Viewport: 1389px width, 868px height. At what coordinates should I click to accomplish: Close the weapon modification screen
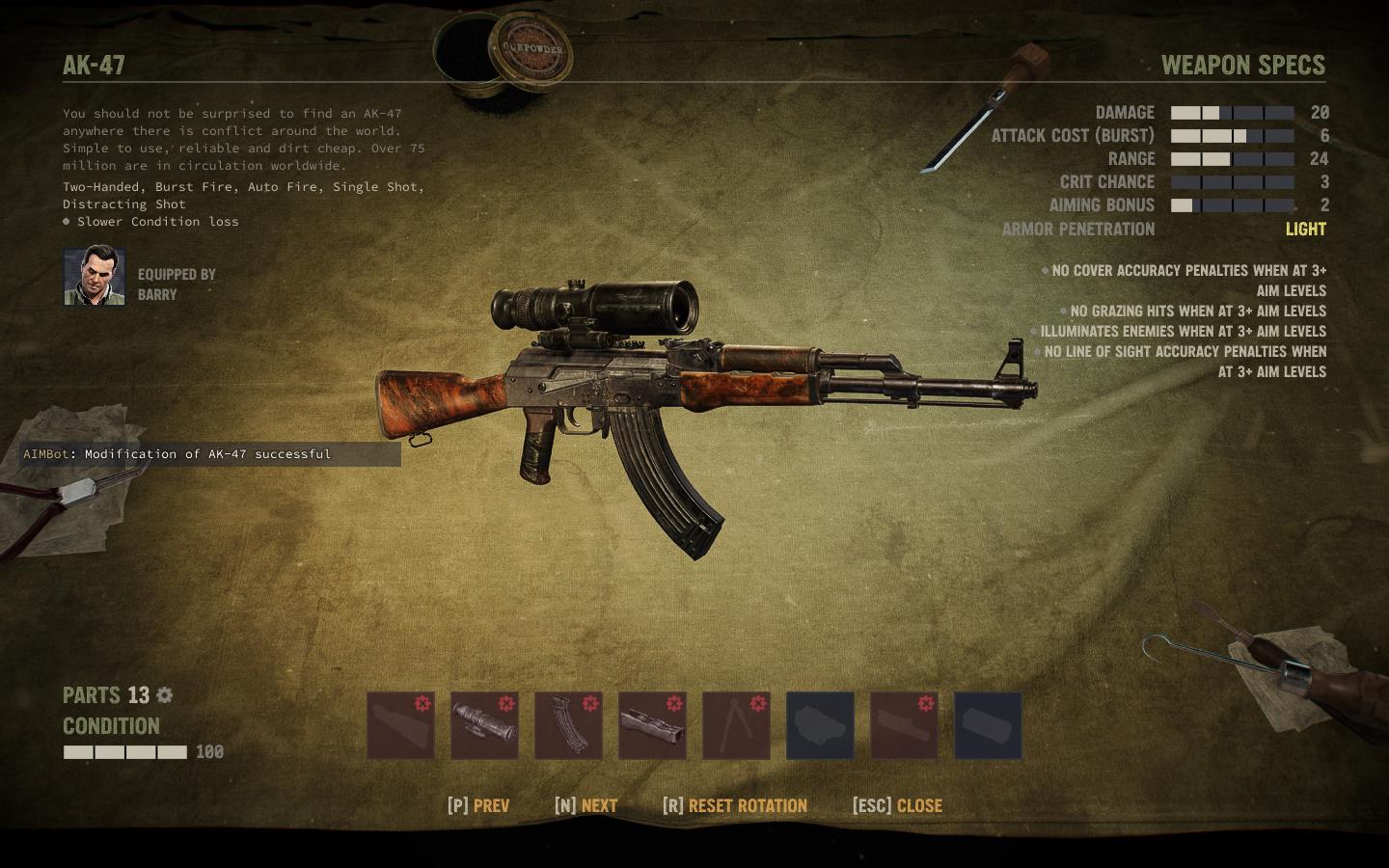(897, 805)
